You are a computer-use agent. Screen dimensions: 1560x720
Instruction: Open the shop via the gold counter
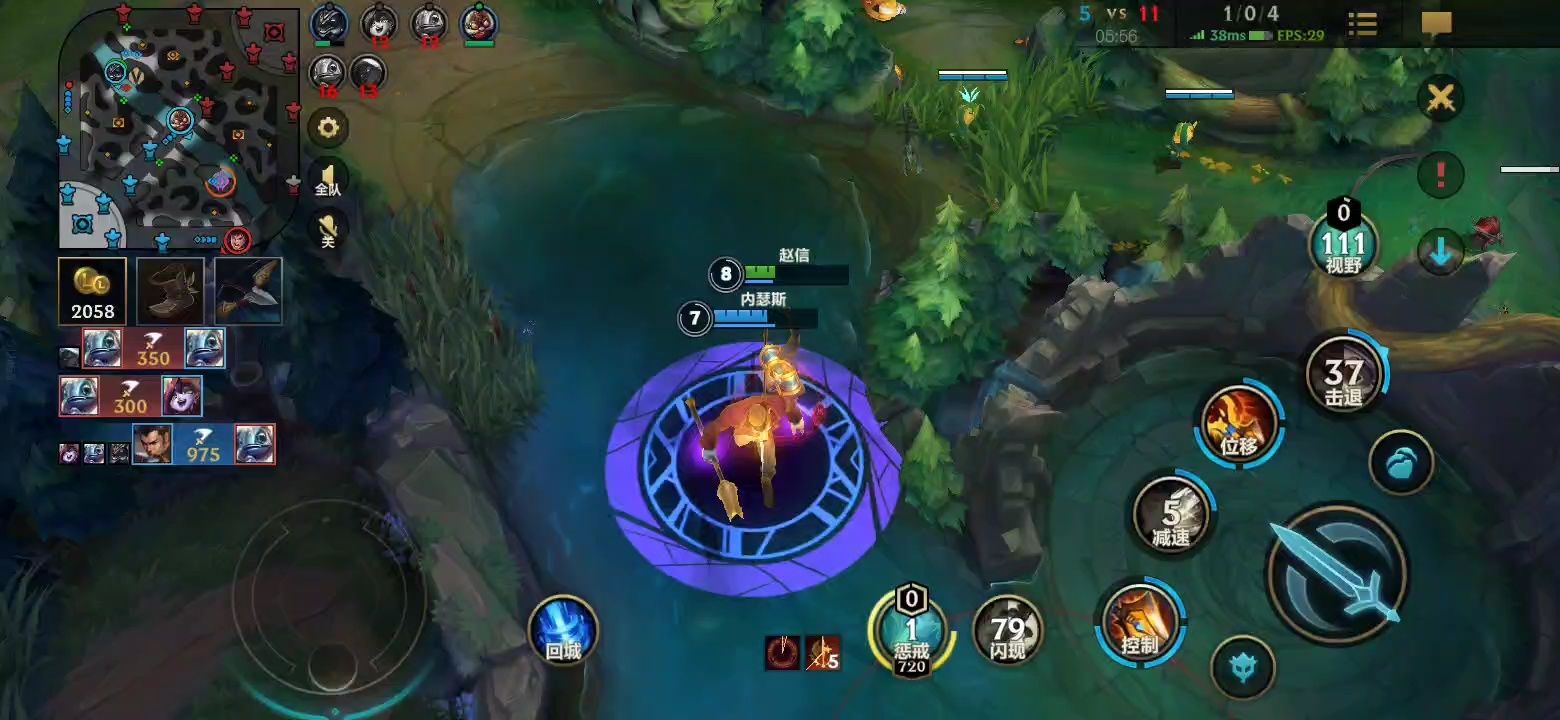point(93,291)
